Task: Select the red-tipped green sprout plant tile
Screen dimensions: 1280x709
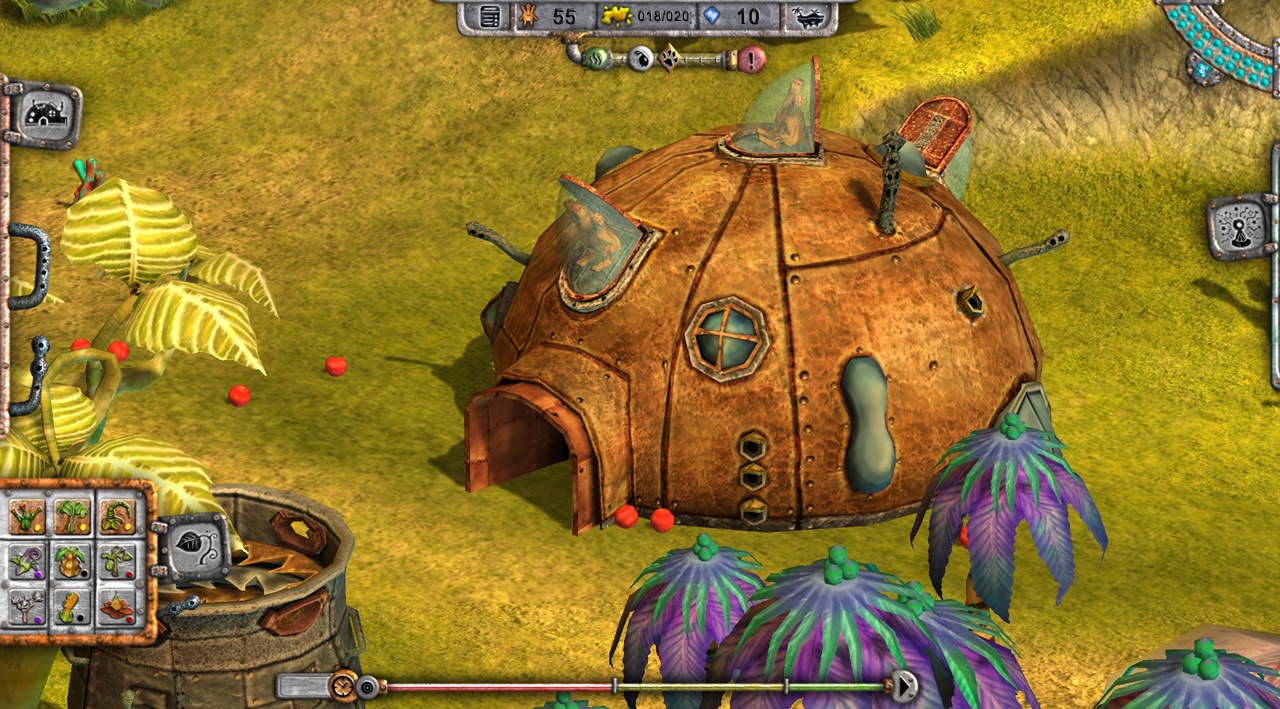Action: coord(27,516)
